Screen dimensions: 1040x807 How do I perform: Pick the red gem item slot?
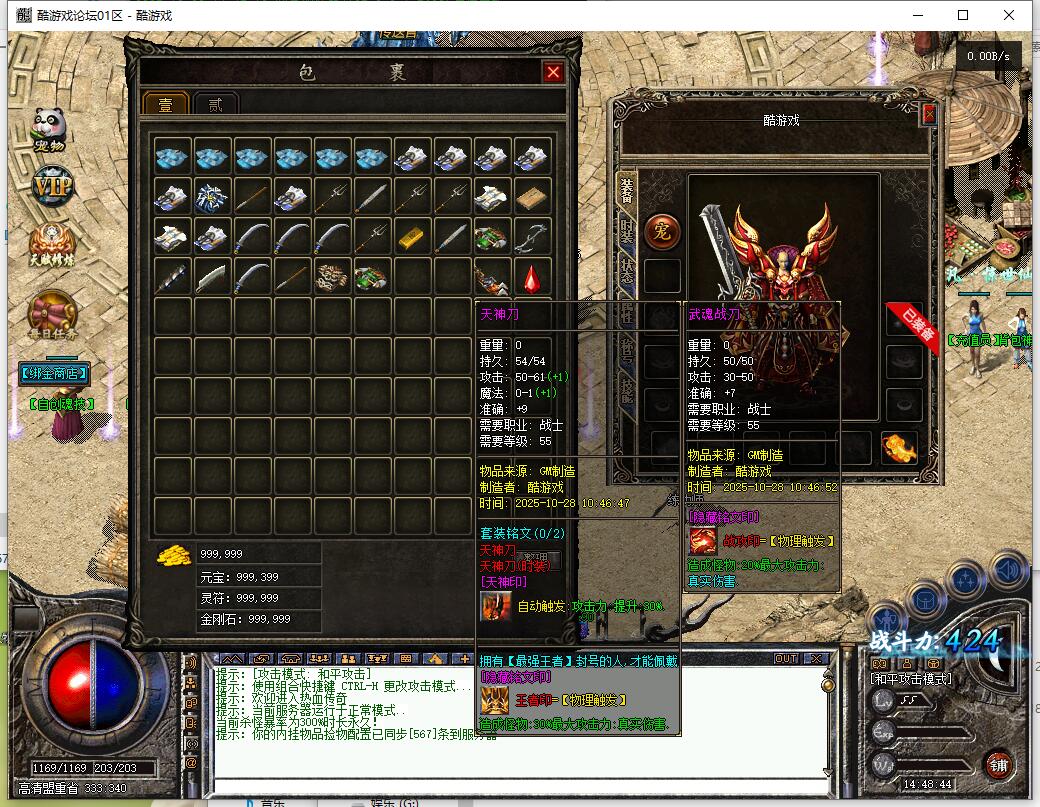coord(532,277)
